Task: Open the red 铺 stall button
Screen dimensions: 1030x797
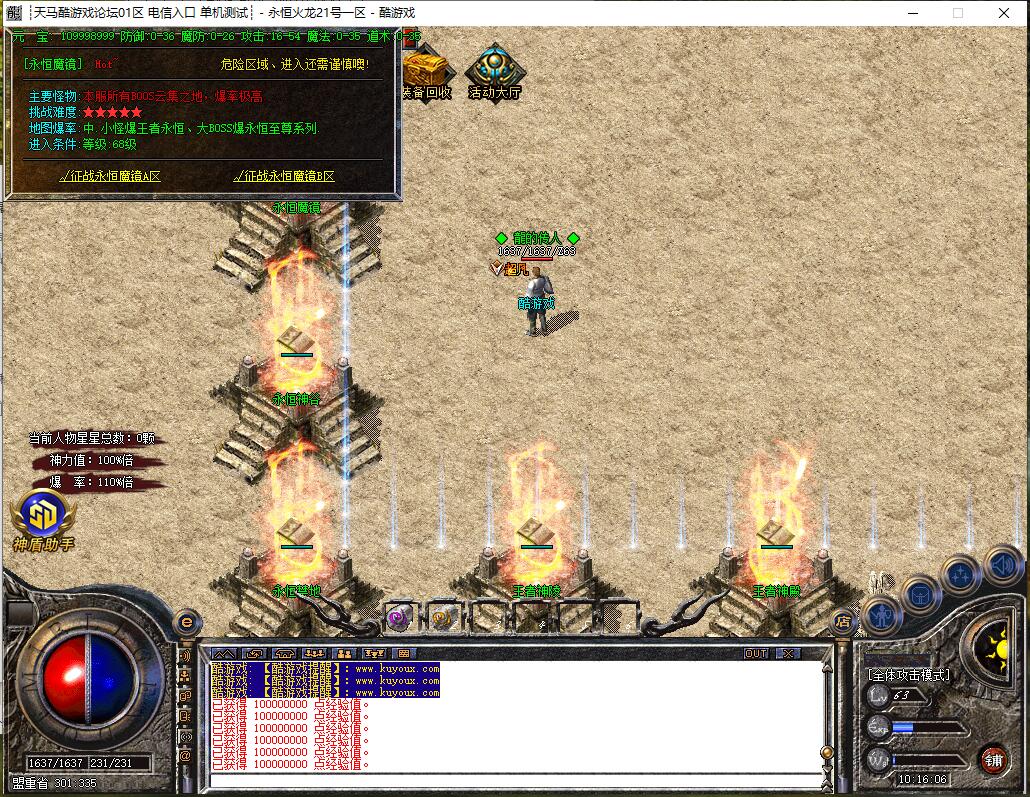Action: [993, 757]
